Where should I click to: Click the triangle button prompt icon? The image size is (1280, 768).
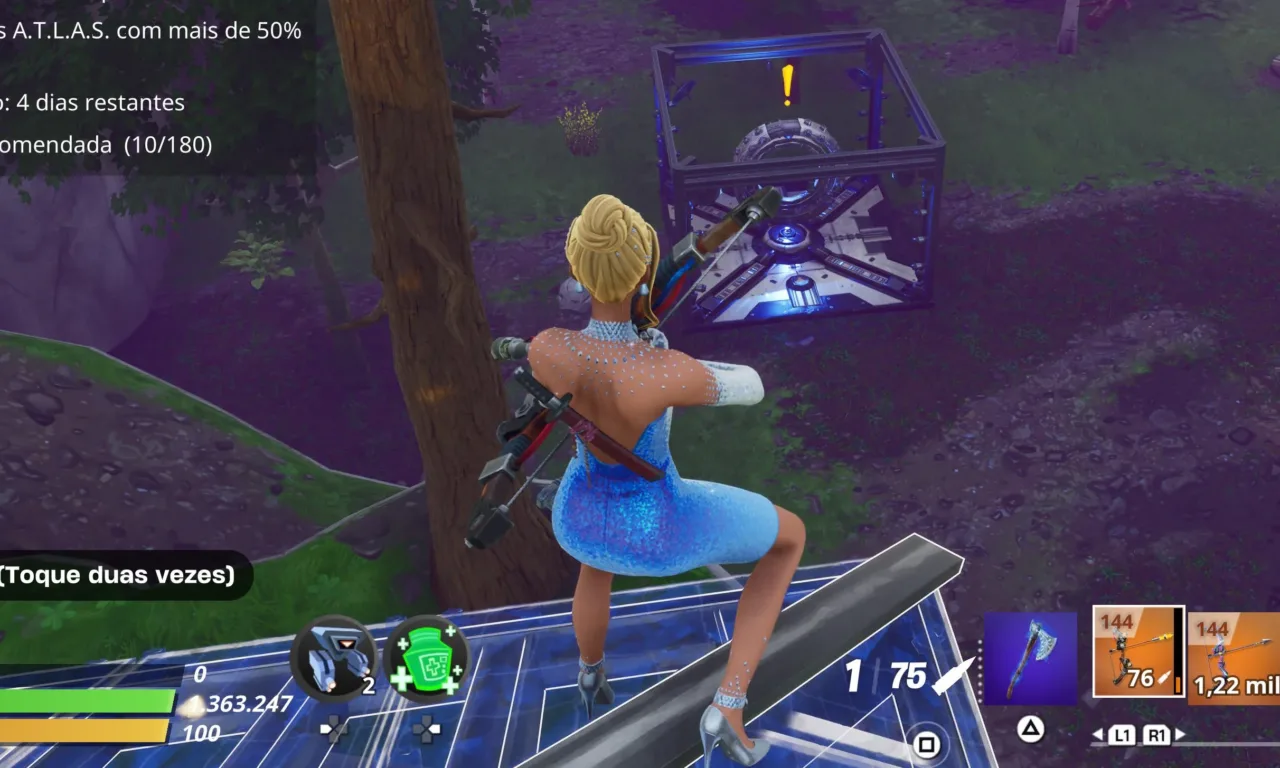click(x=1031, y=728)
